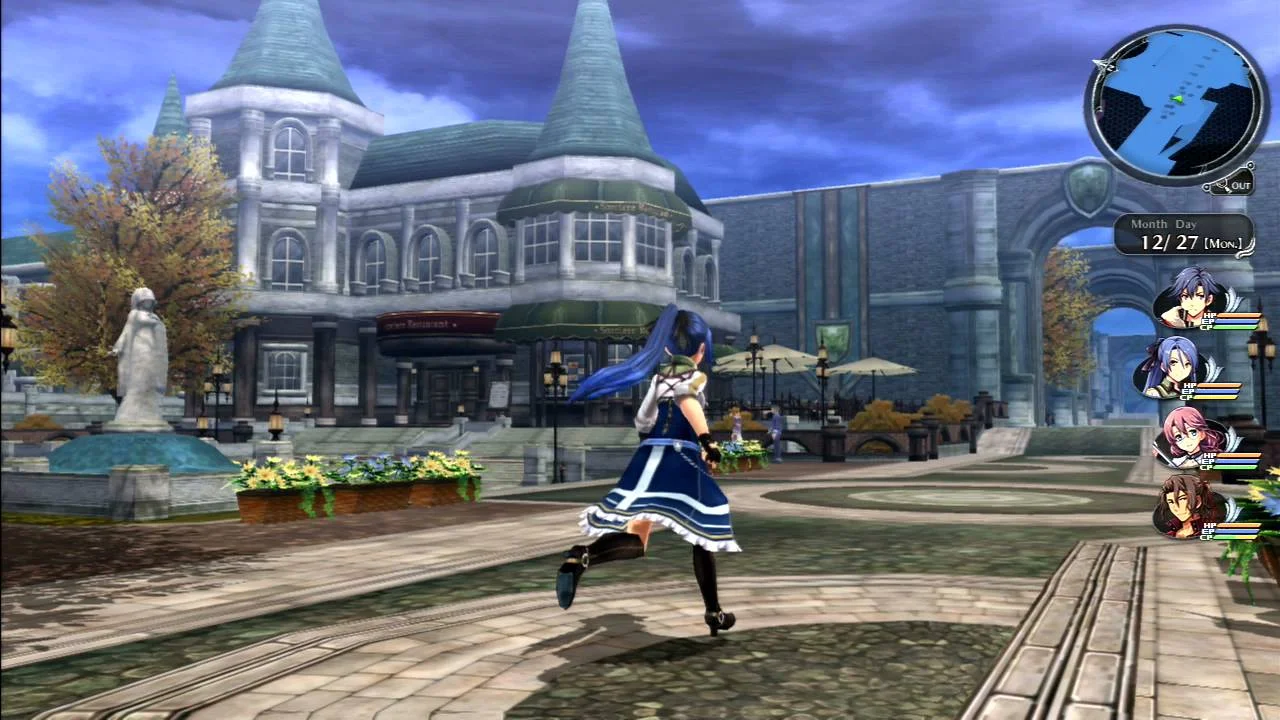The image size is (1280, 720).
Task: Click the green player arrow on the minimap
Action: pos(1179,100)
